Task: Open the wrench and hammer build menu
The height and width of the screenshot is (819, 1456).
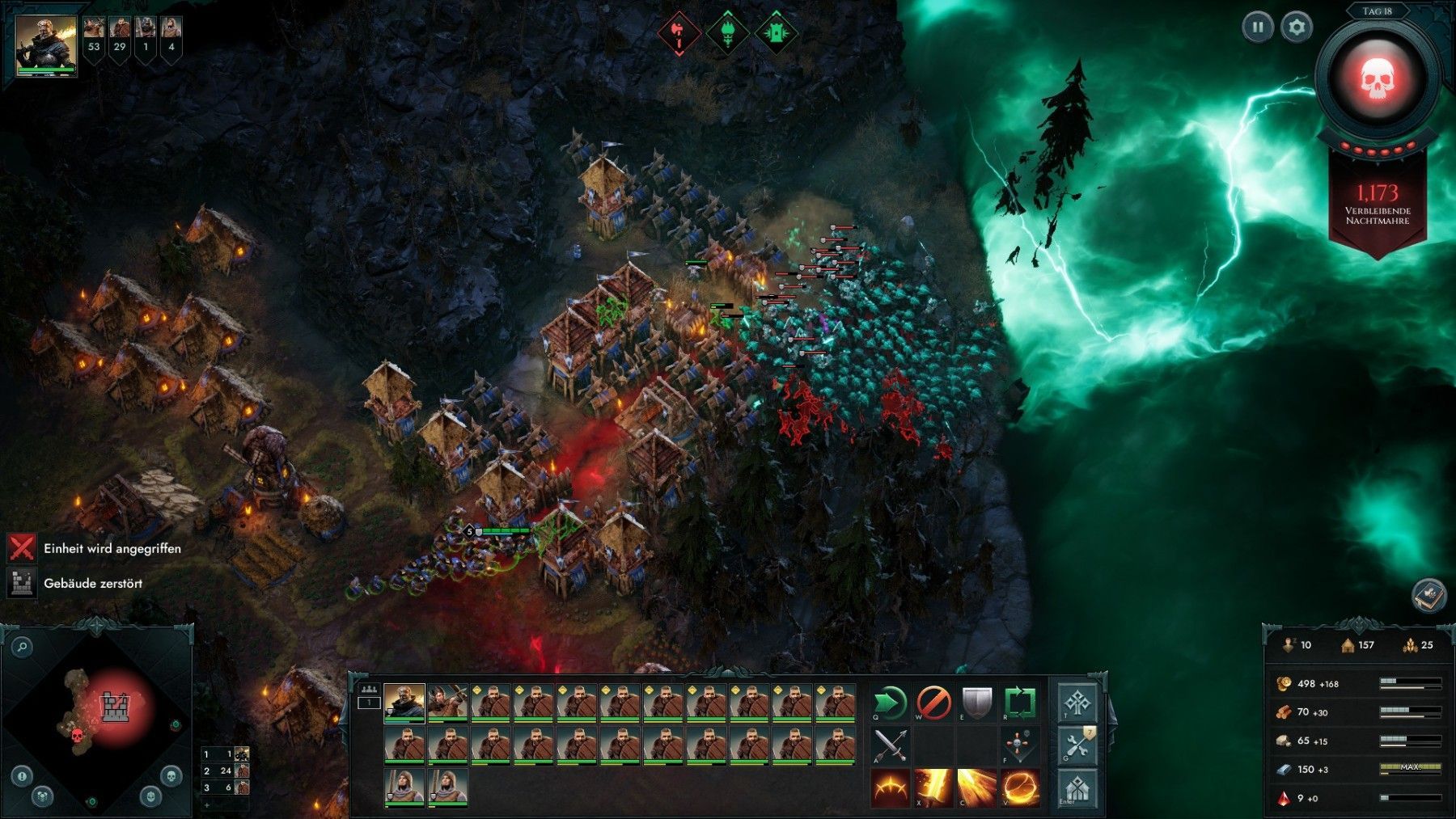Action: point(1078,745)
